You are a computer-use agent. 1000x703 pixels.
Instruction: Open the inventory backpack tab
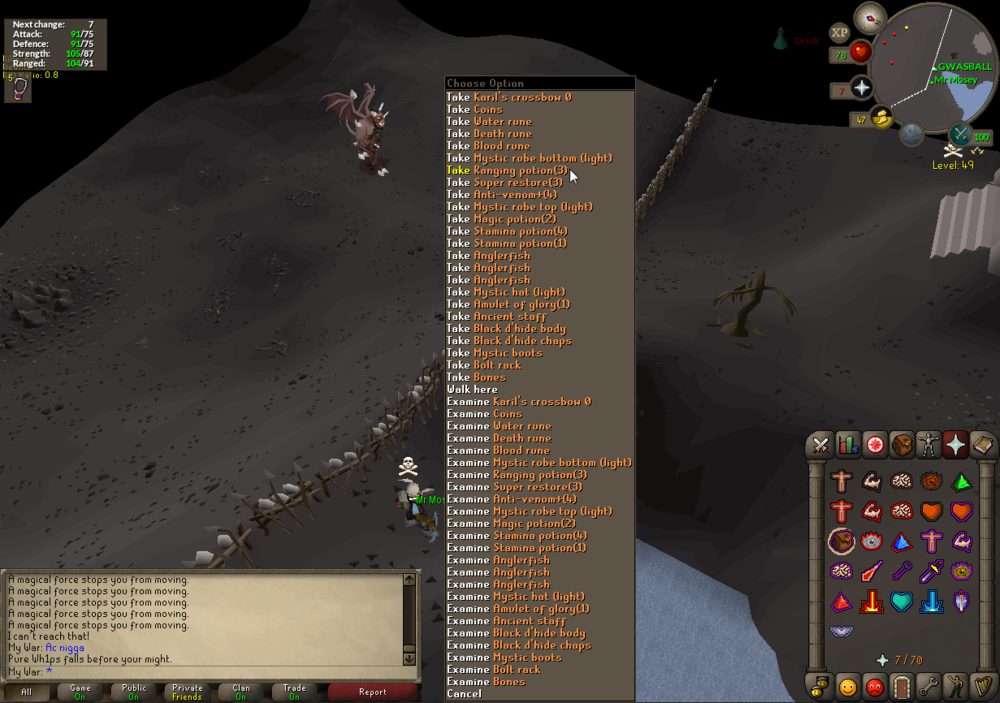point(902,444)
